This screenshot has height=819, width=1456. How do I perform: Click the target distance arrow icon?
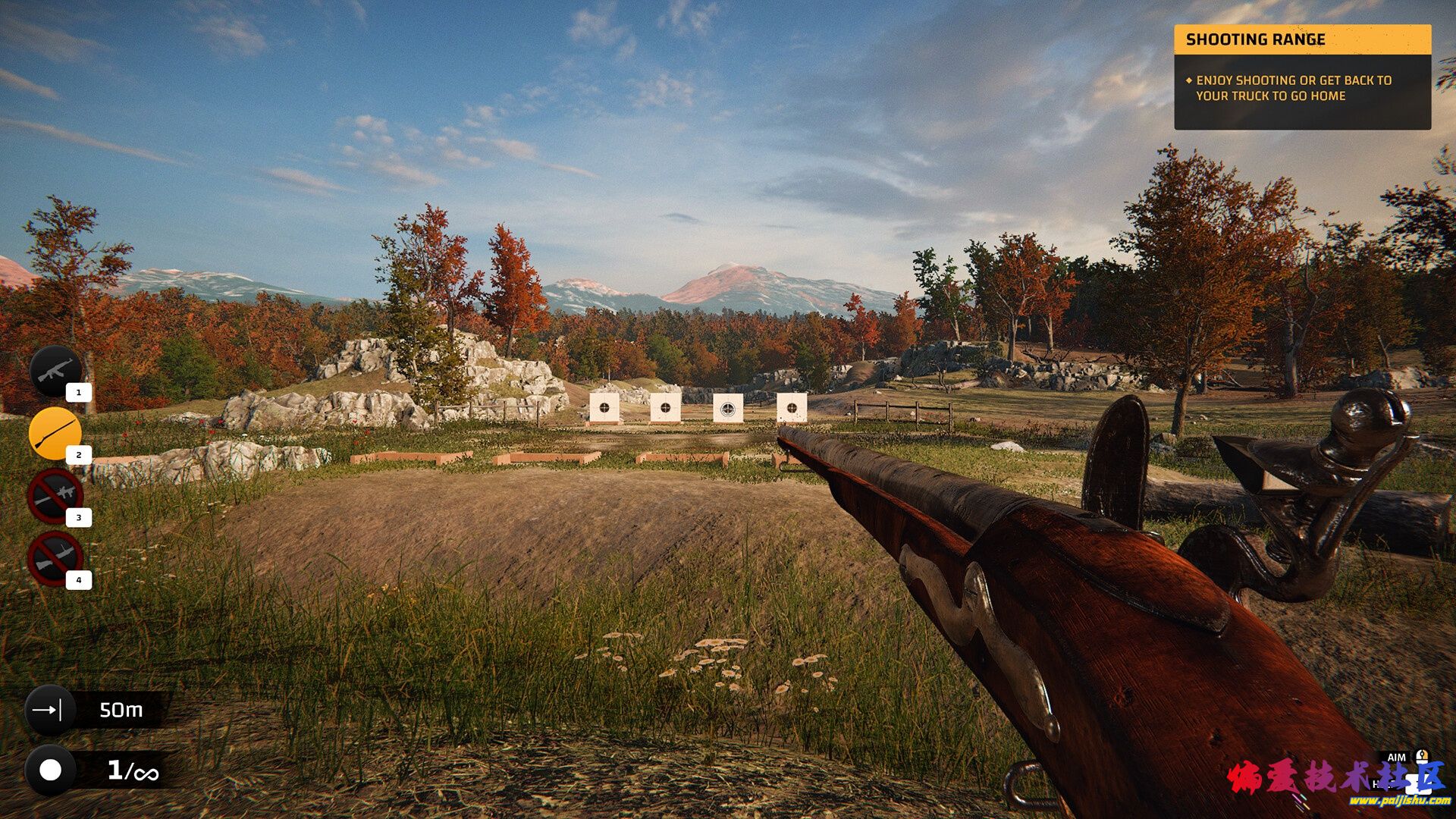[50, 710]
